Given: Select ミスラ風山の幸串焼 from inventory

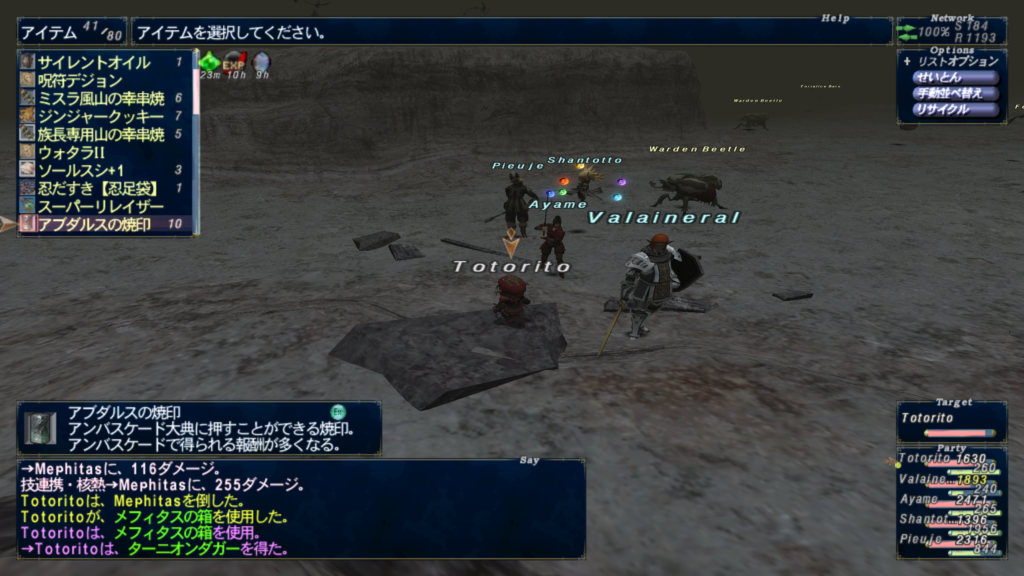Looking at the screenshot, I should 100,99.
